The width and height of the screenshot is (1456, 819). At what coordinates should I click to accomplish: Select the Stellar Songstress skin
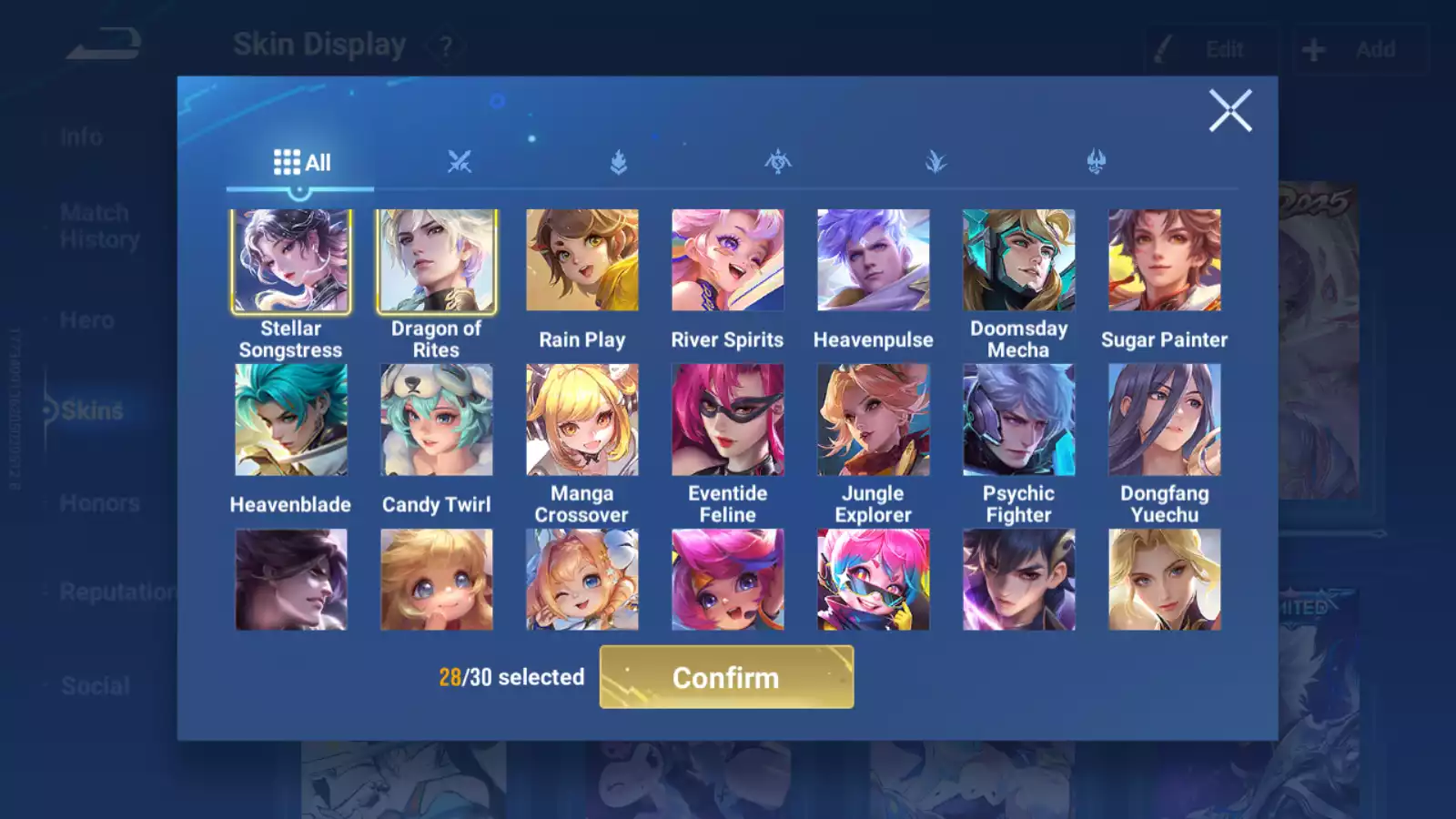click(290, 261)
